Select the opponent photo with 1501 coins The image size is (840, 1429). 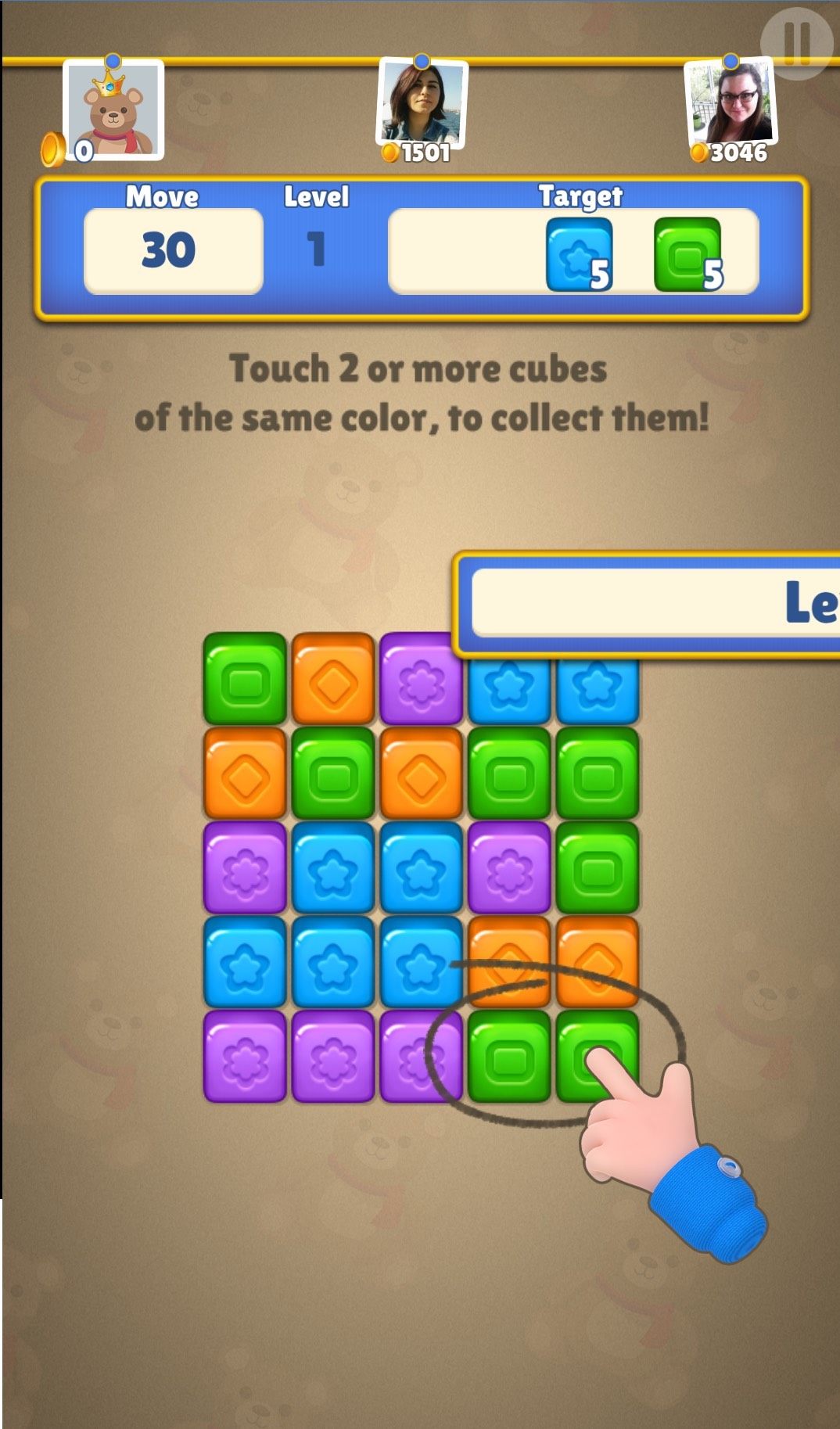[x=422, y=102]
